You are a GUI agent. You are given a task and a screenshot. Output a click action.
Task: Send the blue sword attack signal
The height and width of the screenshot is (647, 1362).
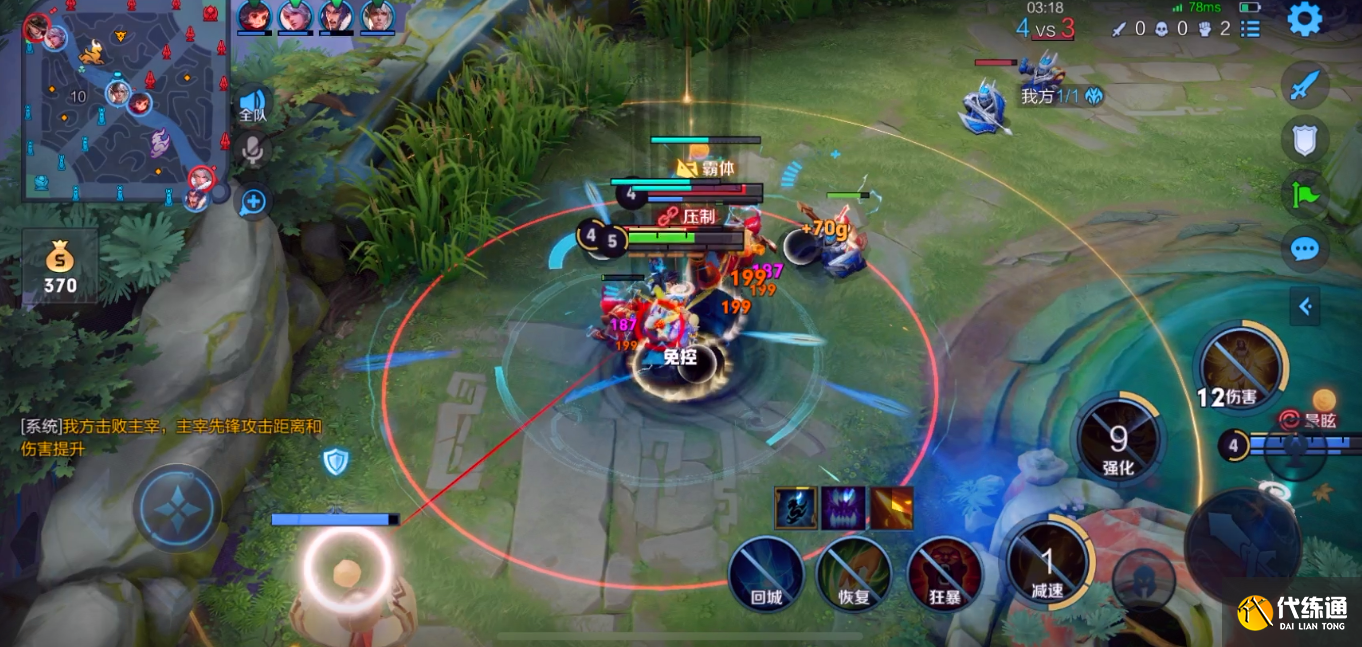(1305, 85)
